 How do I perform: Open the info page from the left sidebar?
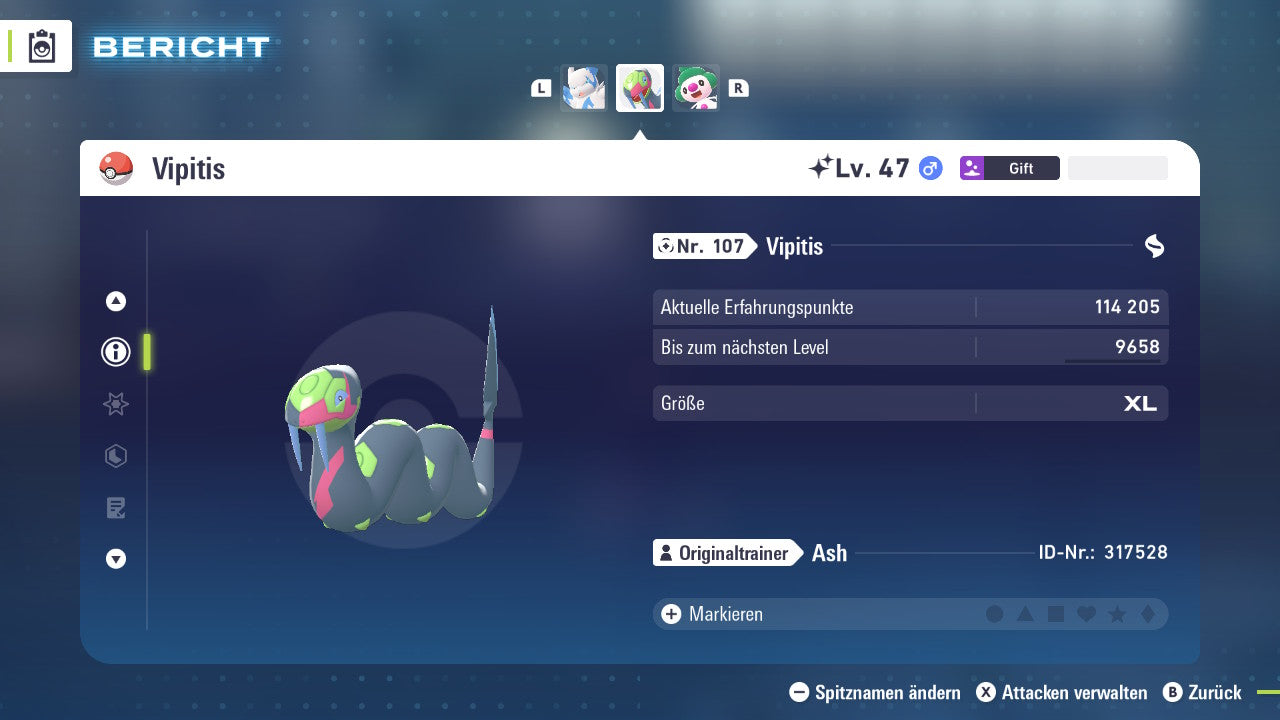point(115,352)
